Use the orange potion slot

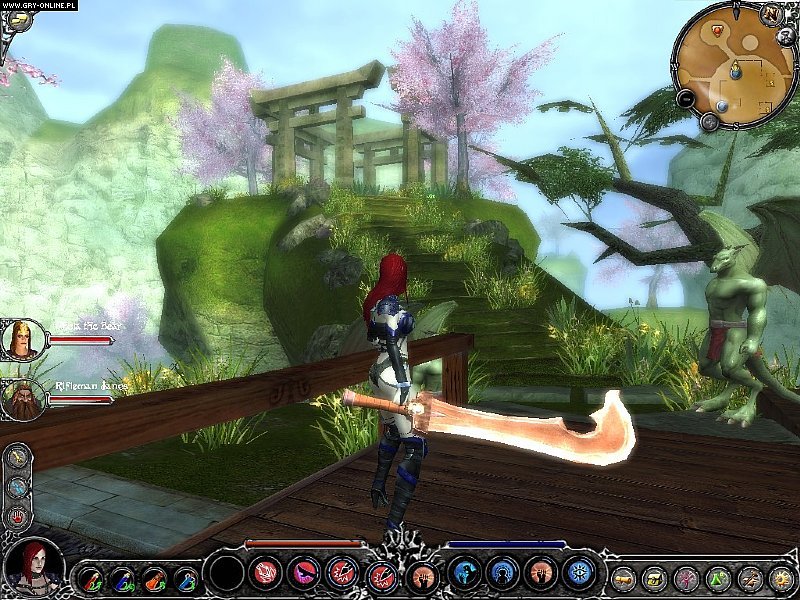click(155, 577)
